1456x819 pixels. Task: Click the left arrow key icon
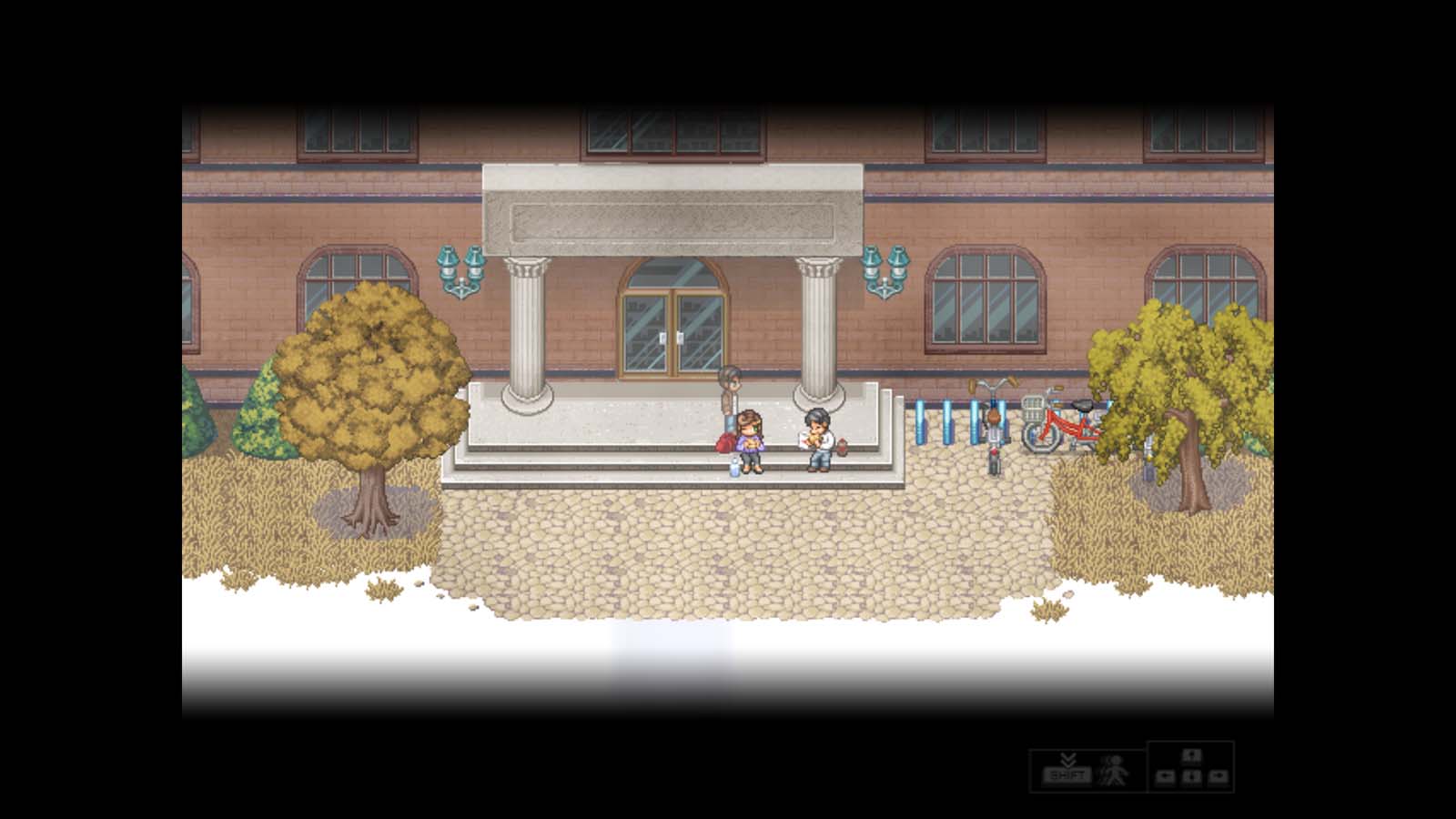1168,774
